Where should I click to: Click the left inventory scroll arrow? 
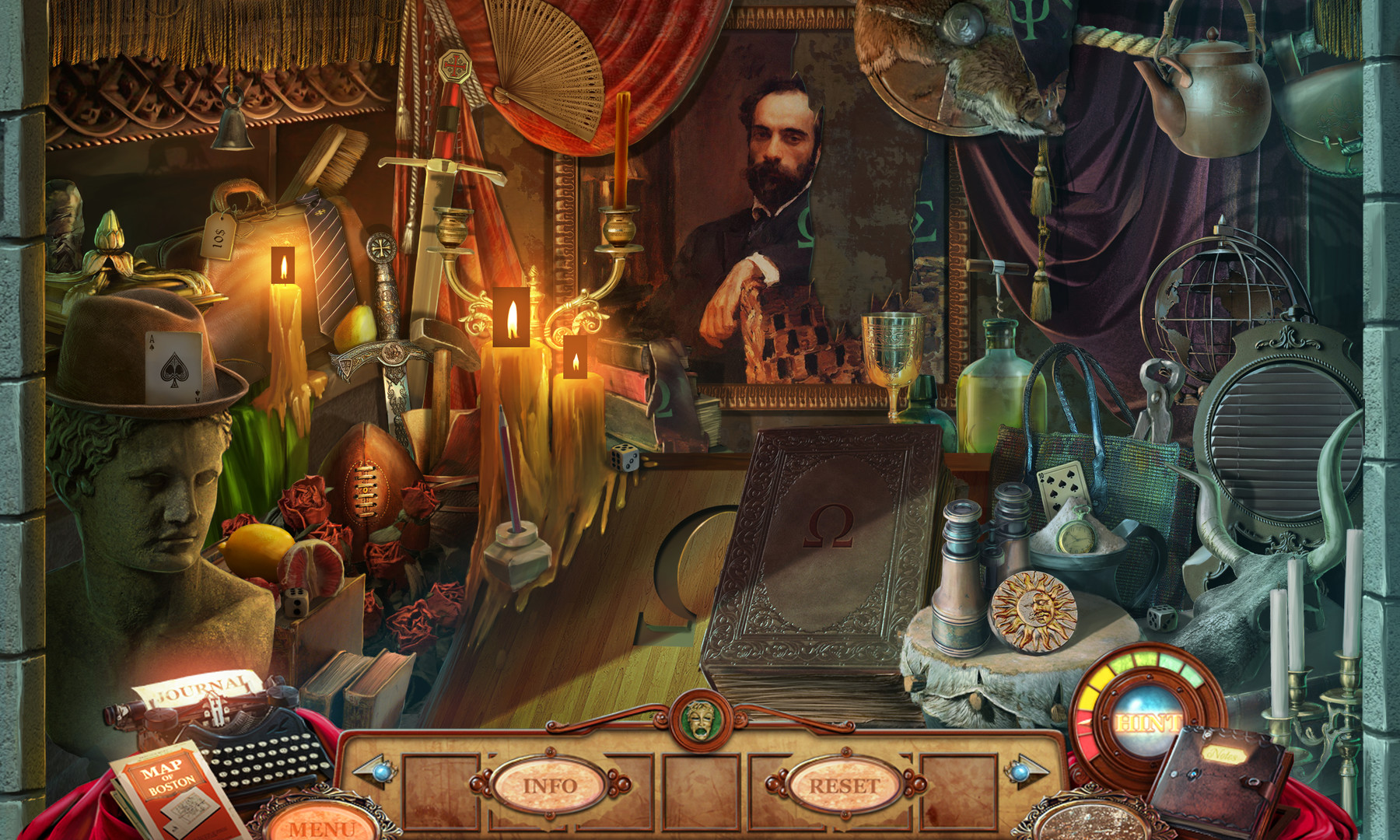pos(373,772)
